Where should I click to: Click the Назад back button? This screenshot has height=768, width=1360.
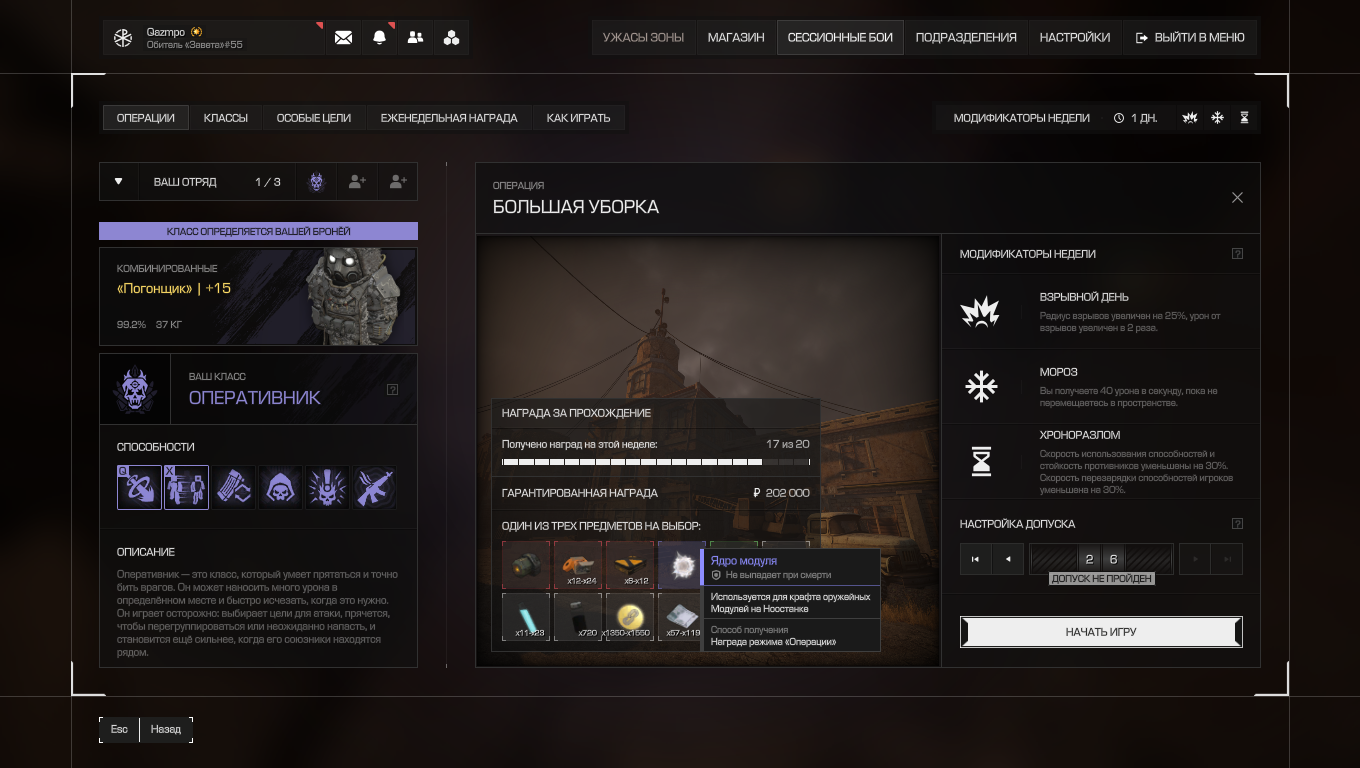(166, 729)
